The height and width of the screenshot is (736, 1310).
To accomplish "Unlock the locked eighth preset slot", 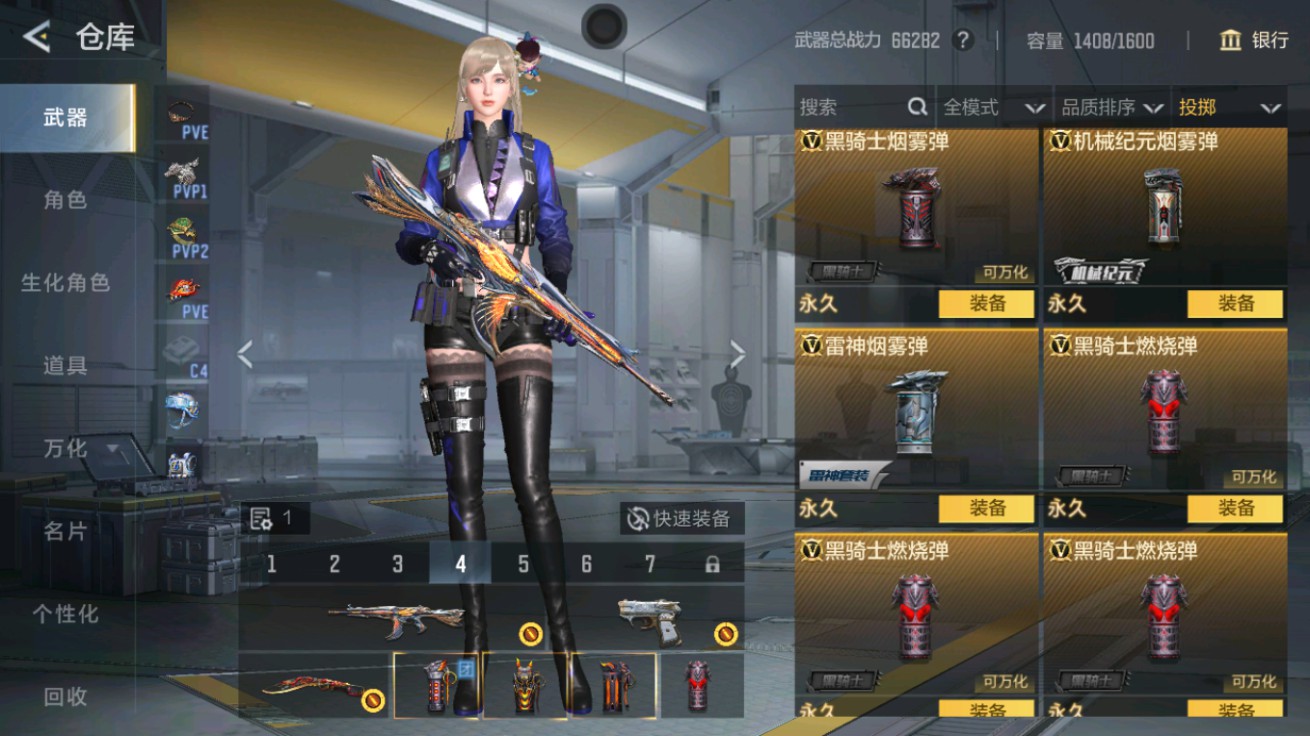I will [x=713, y=564].
